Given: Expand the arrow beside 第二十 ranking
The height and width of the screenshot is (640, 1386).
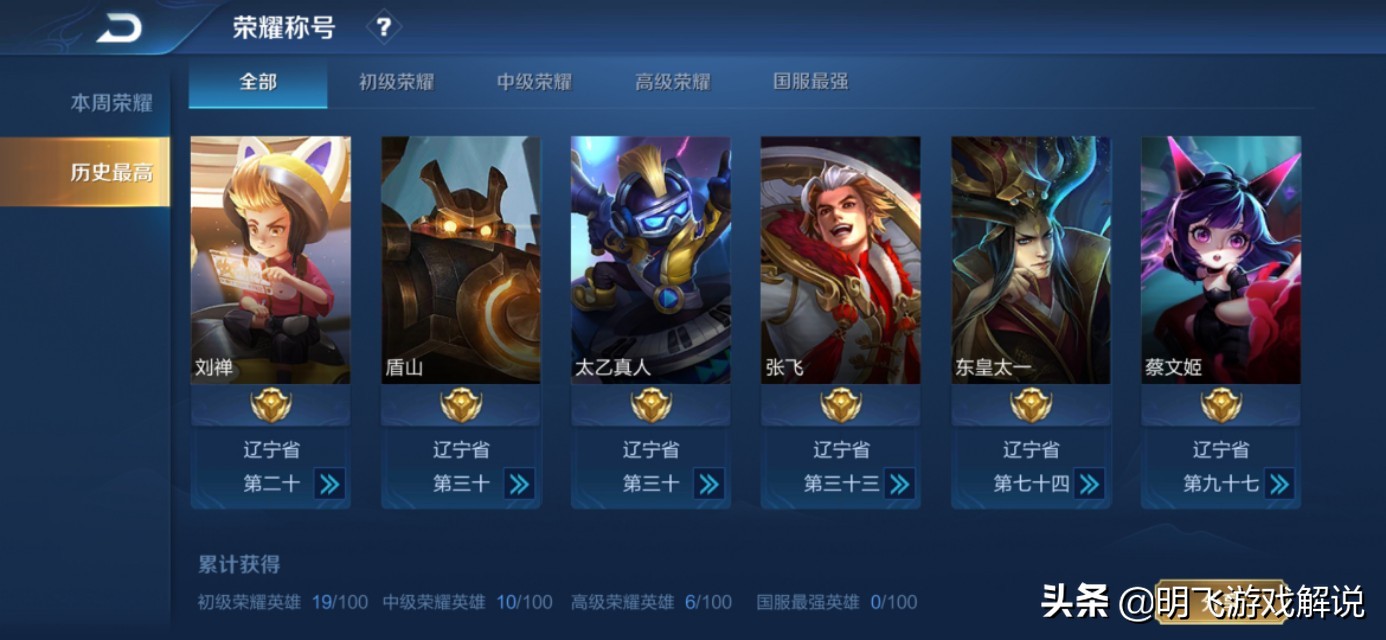Looking at the screenshot, I should pos(329,484).
